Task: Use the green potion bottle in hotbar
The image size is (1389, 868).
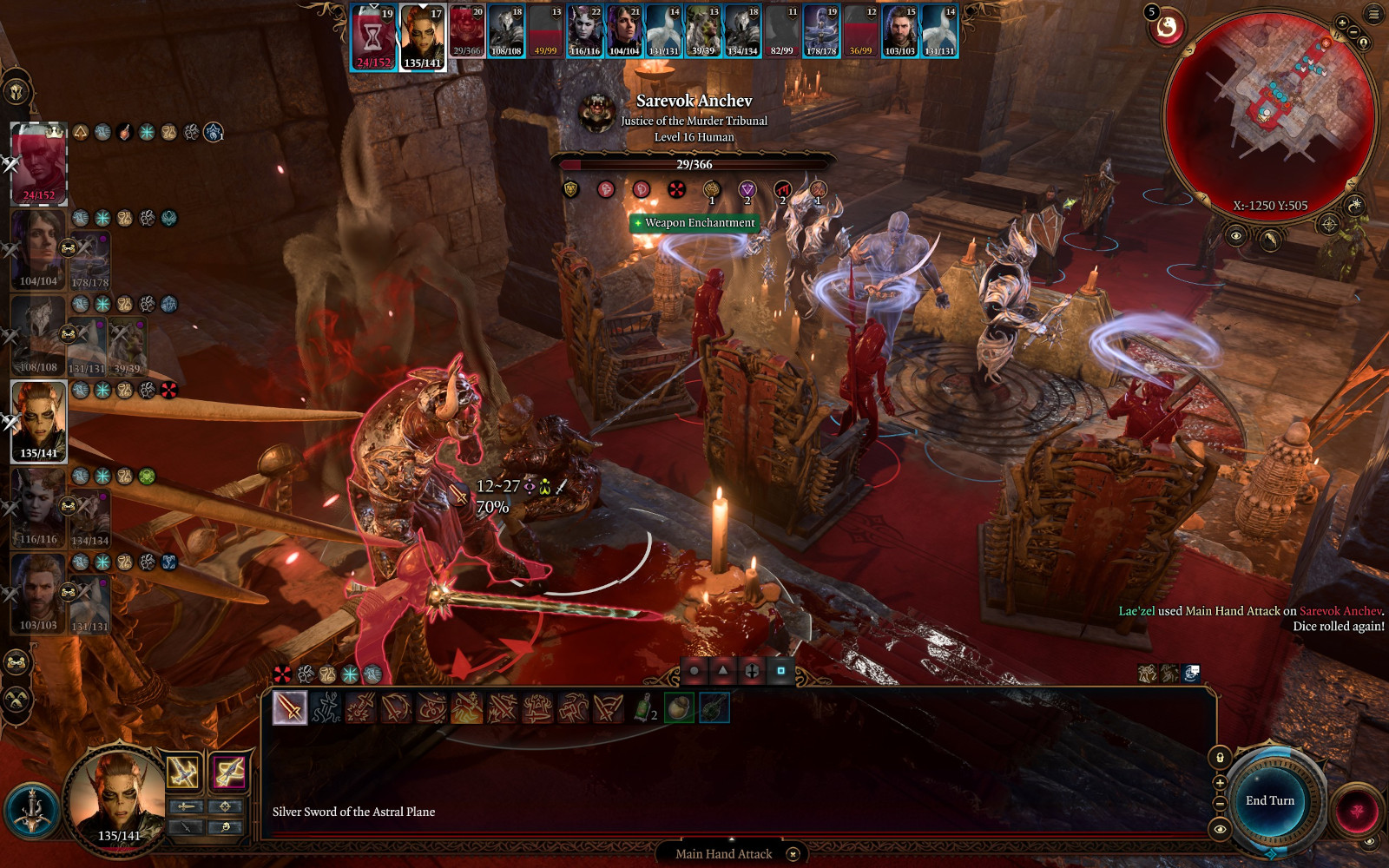Action: pos(643,707)
